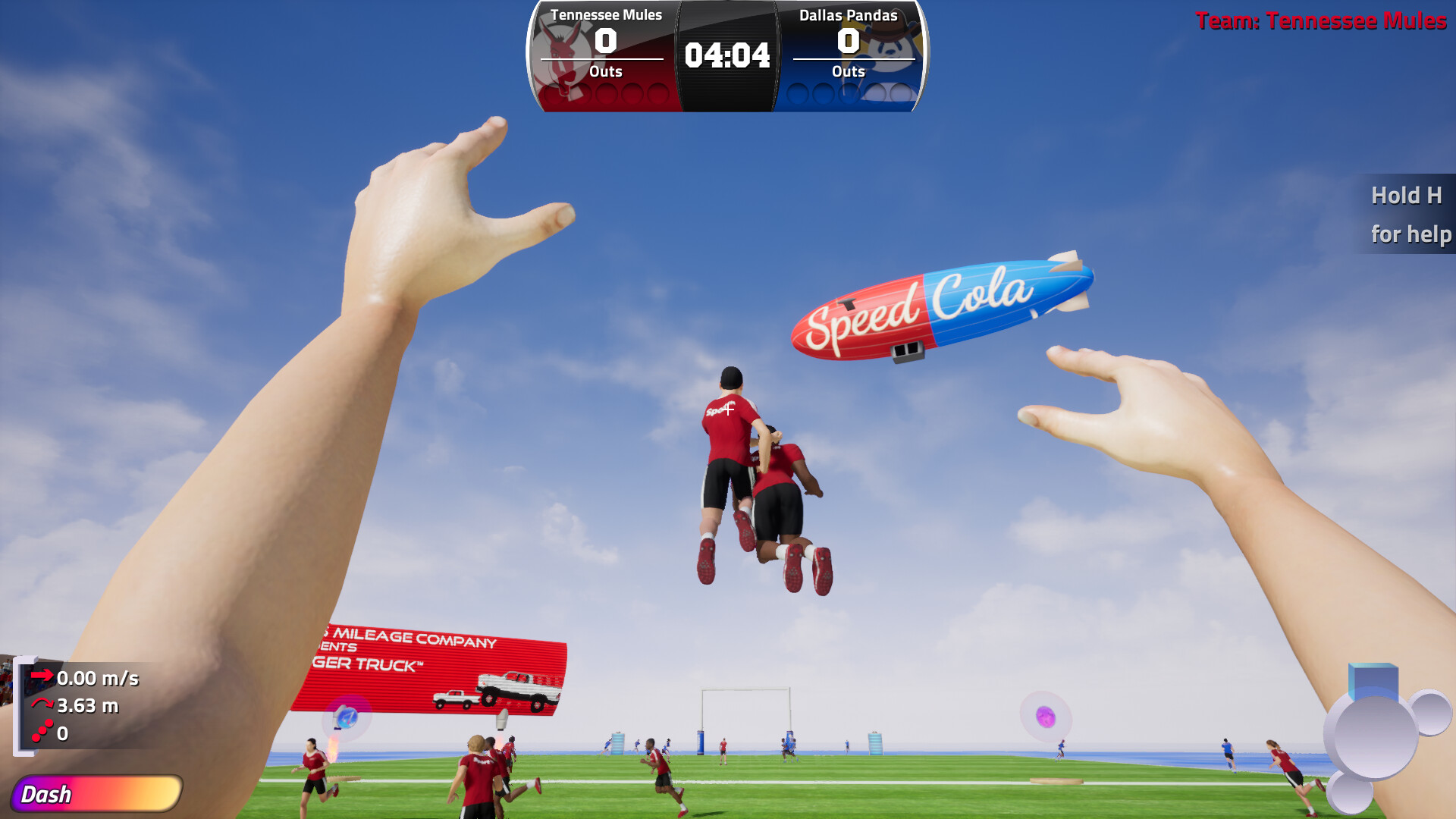Click the Dash charge gradient meter
Image resolution: width=1456 pixels, height=819 pixels.
99,795
